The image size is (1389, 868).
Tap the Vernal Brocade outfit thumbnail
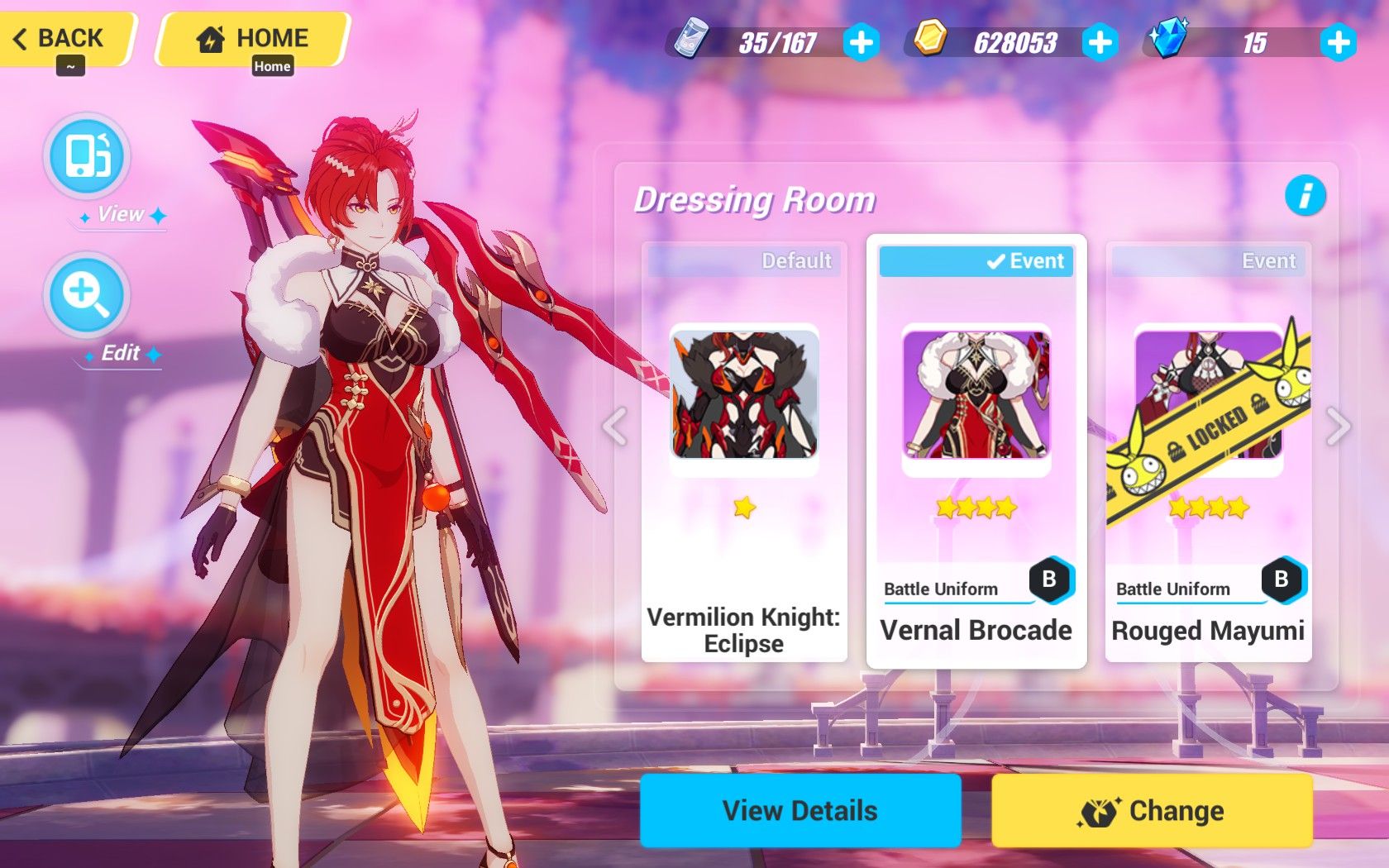click(976, 397)
